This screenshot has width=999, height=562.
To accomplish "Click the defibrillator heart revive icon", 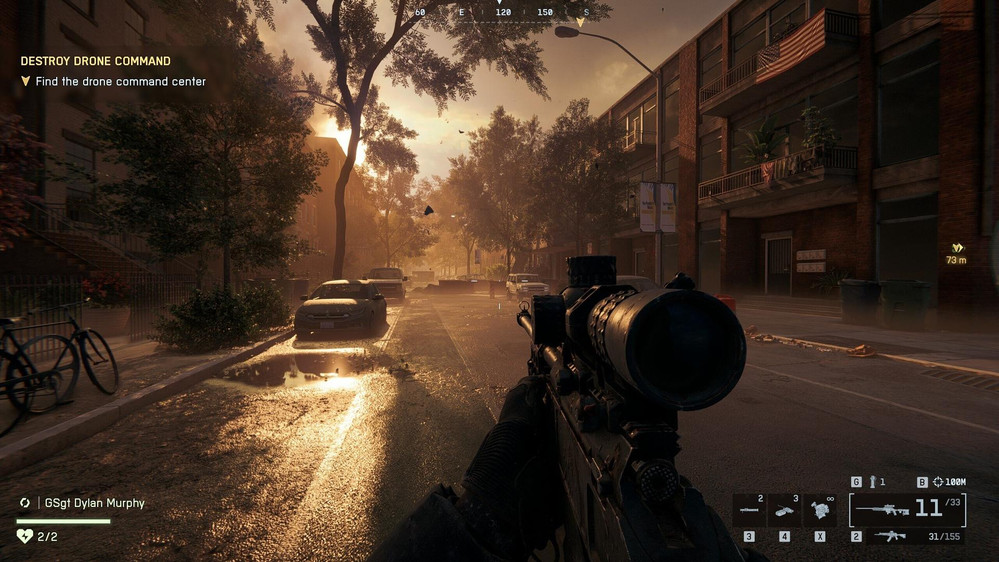I will point(25,536).
